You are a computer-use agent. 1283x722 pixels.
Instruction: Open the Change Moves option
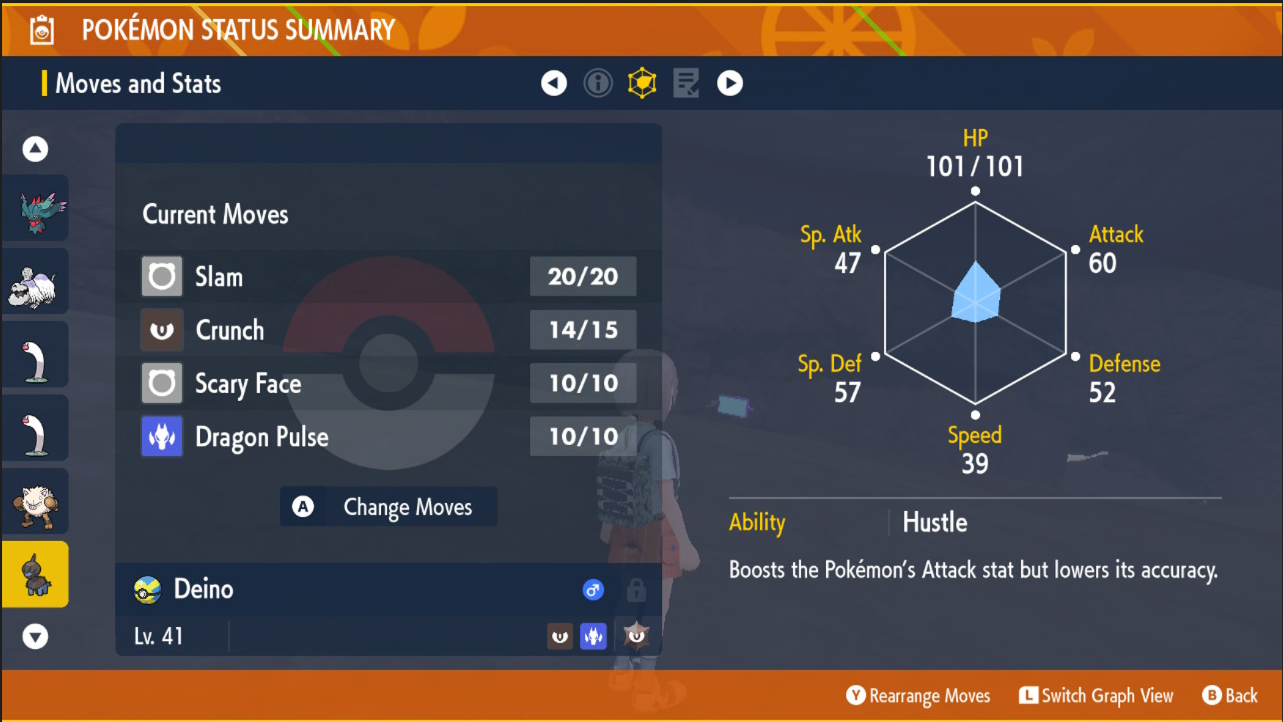[x=389, y=507]
